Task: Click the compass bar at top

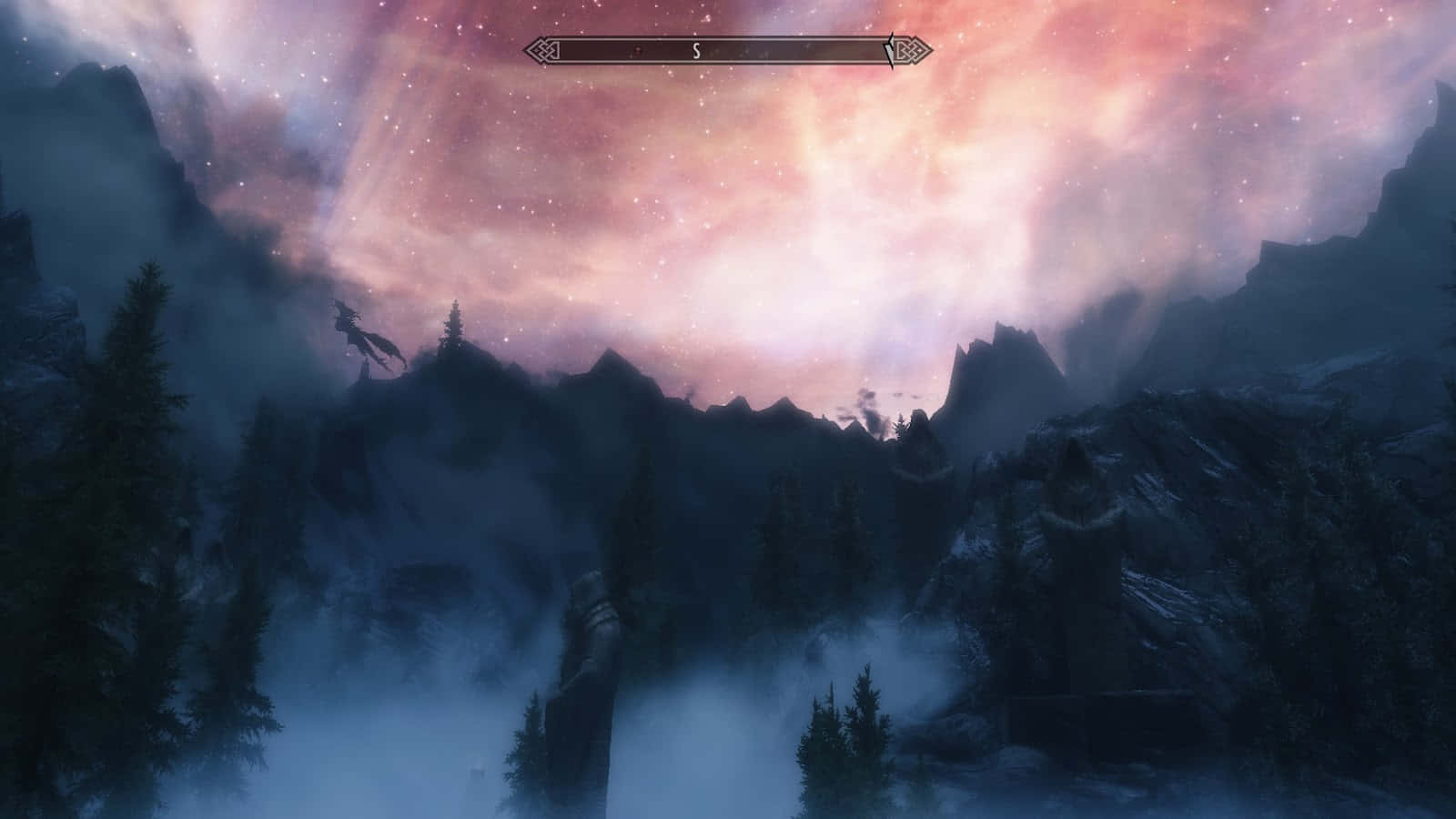Action: pyautogui.click(x=728, y=51)
